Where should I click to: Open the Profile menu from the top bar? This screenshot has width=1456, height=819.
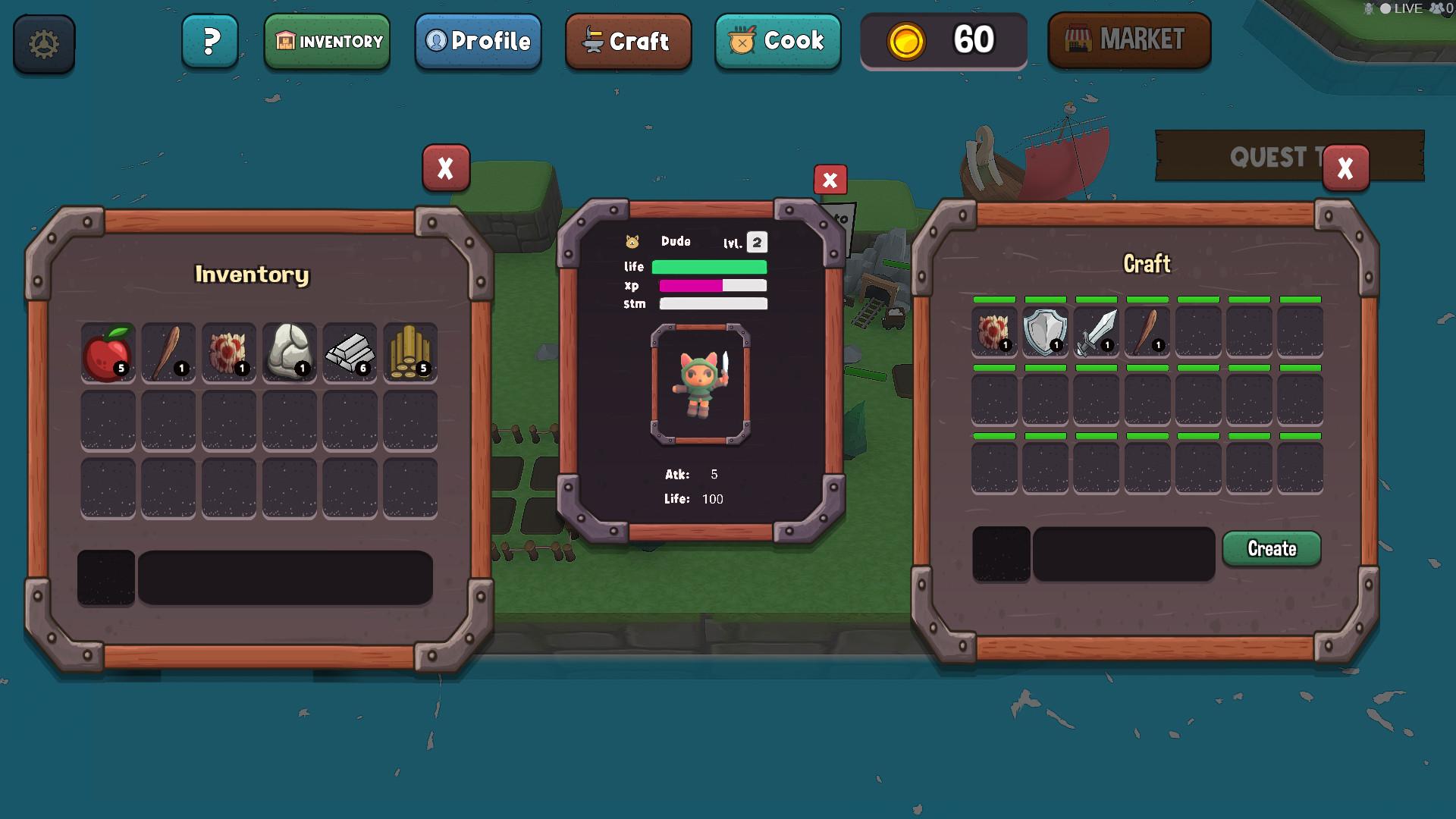pyautogui.click(x=478, y=42)
